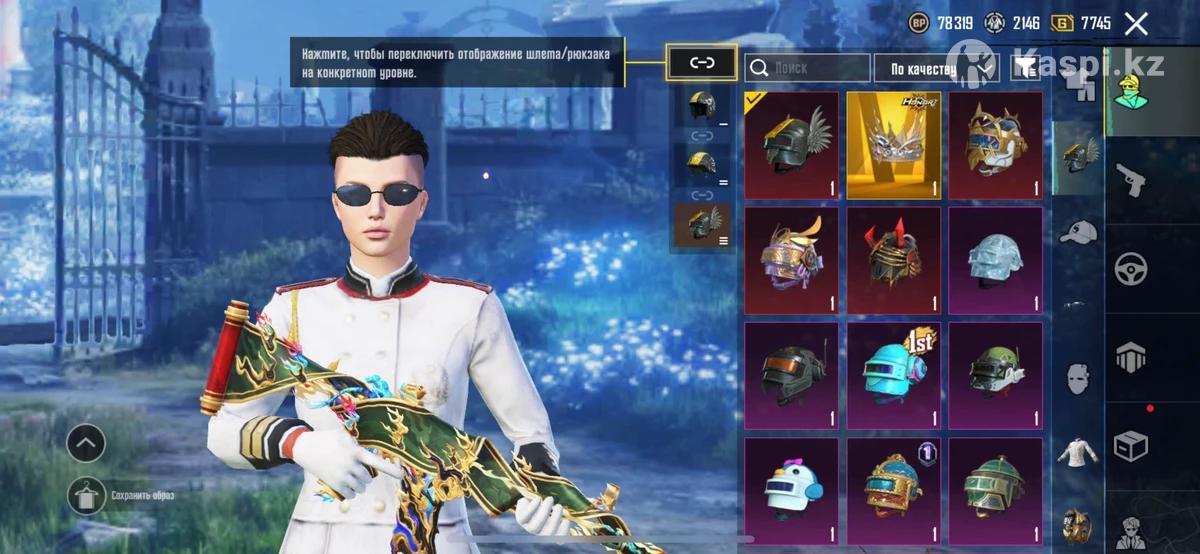This screenshot has width=1200, height=554.
Task: Open the pistol weapons category tab
Action: click(x=1131, y=182)
